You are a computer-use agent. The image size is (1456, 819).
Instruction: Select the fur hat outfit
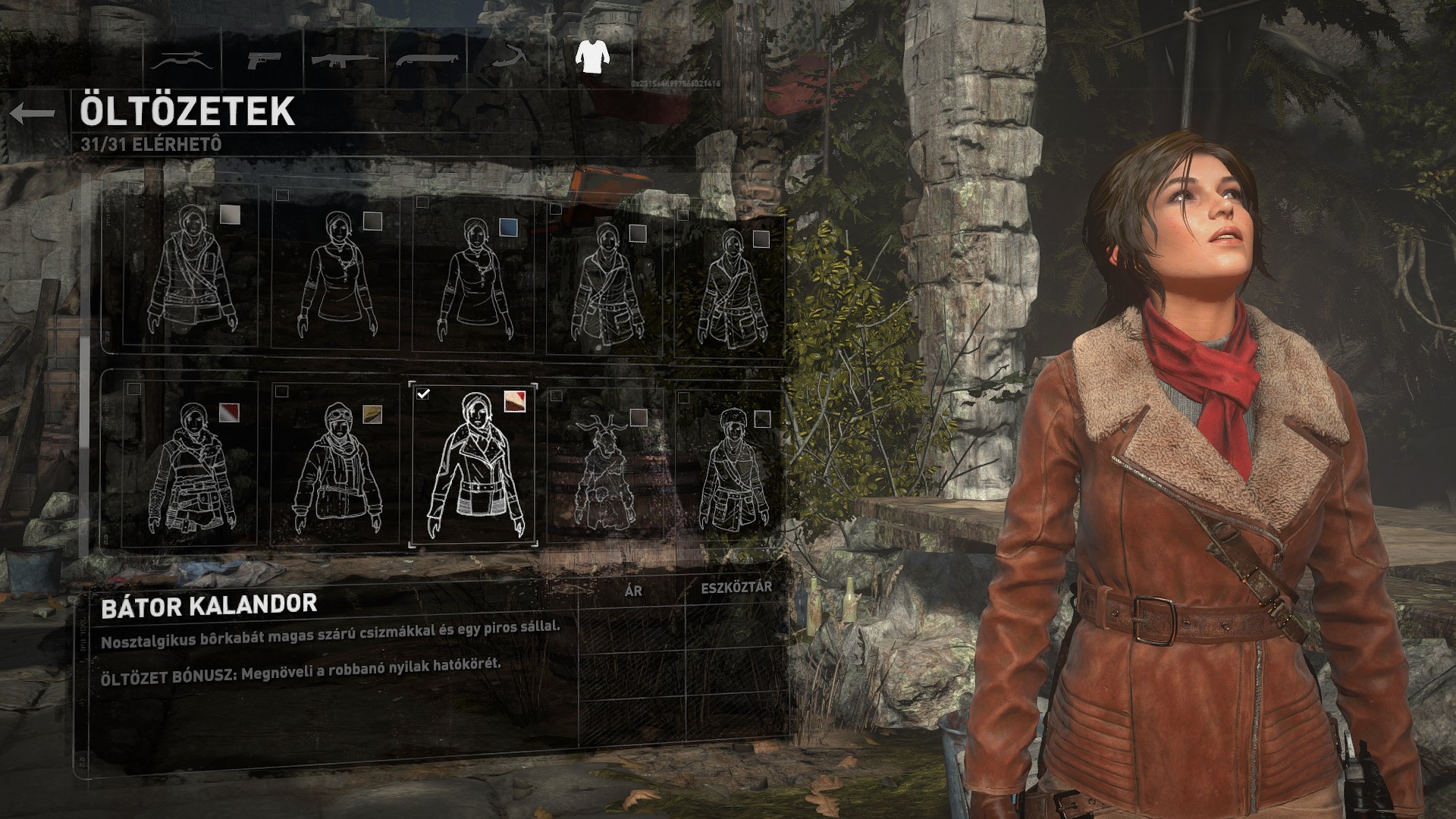(732, 469)
